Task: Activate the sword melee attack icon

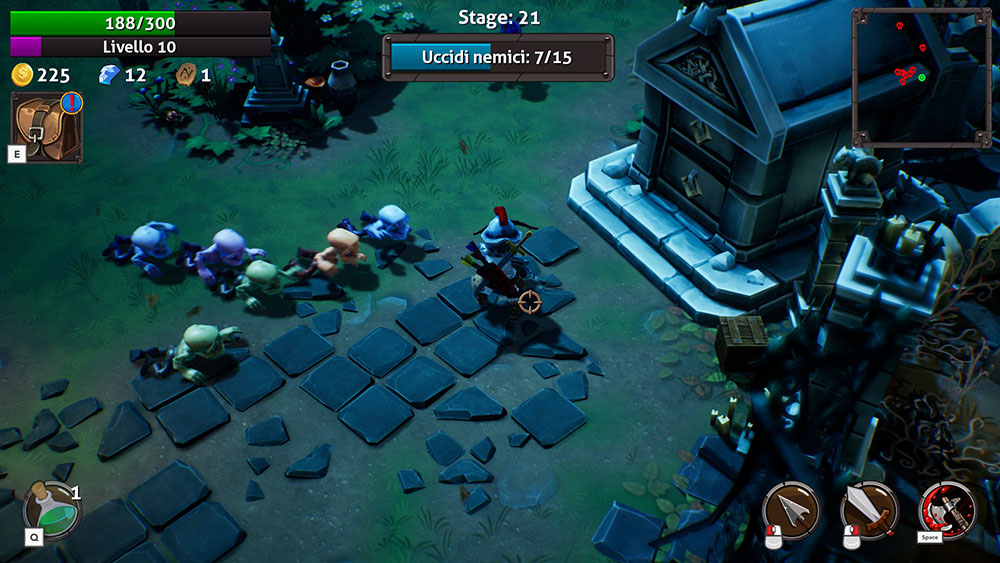Action: pos(869,510)
